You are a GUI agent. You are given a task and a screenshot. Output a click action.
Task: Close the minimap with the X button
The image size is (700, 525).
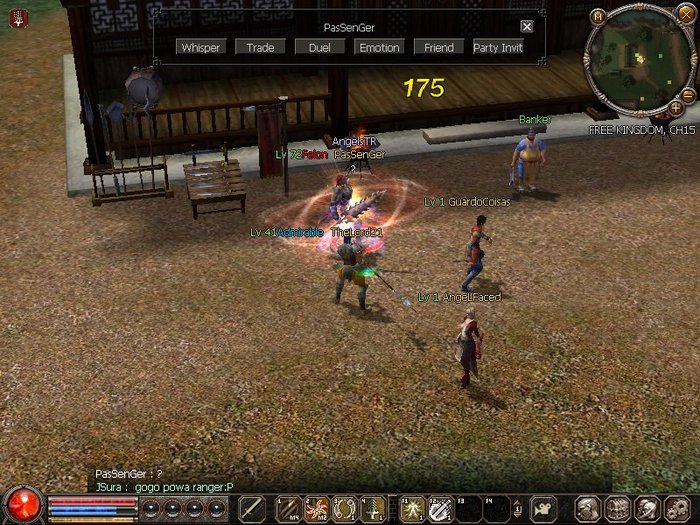(685, 13)
